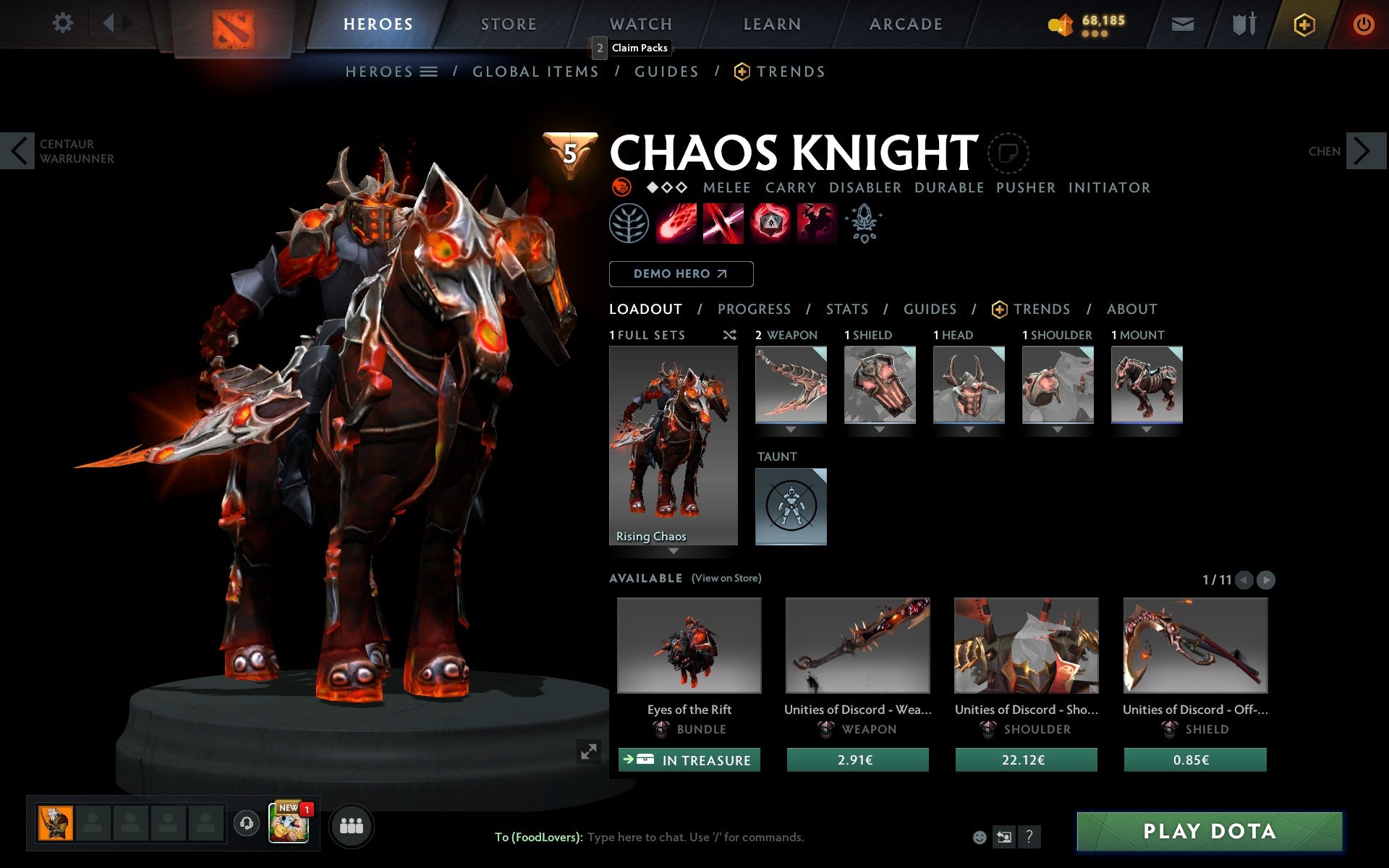
Task: Expand the weapon slot dropdown arrow
Action: [790, 428]
